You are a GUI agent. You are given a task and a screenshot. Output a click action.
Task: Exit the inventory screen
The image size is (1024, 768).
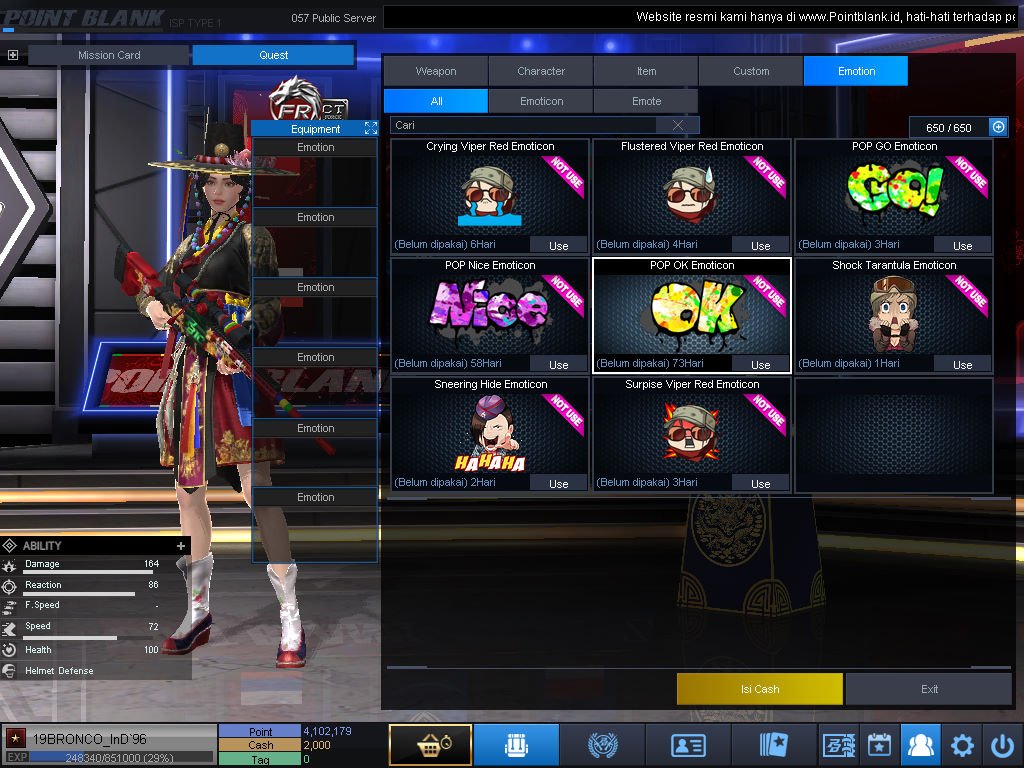pyautogui.click(x=929, y=689)
